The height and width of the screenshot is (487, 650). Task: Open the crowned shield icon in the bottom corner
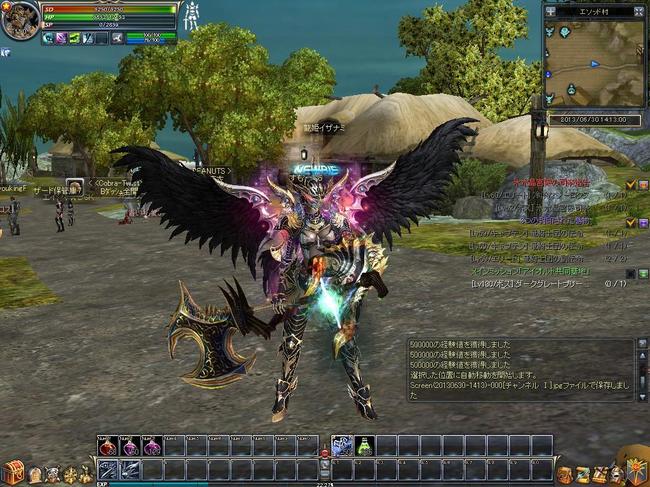coord(635,469)
